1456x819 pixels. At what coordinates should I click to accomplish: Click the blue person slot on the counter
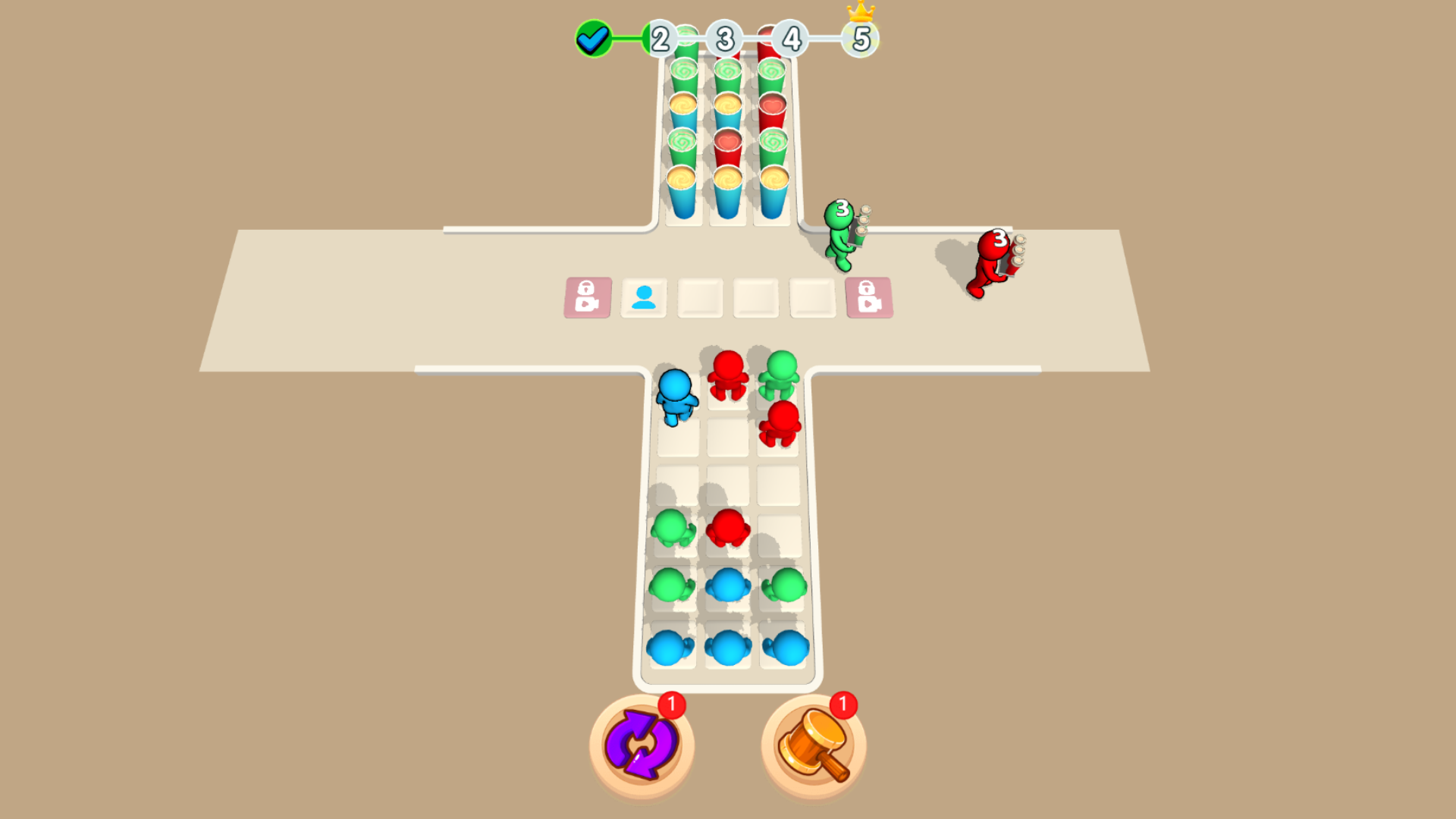coord(643,297)
